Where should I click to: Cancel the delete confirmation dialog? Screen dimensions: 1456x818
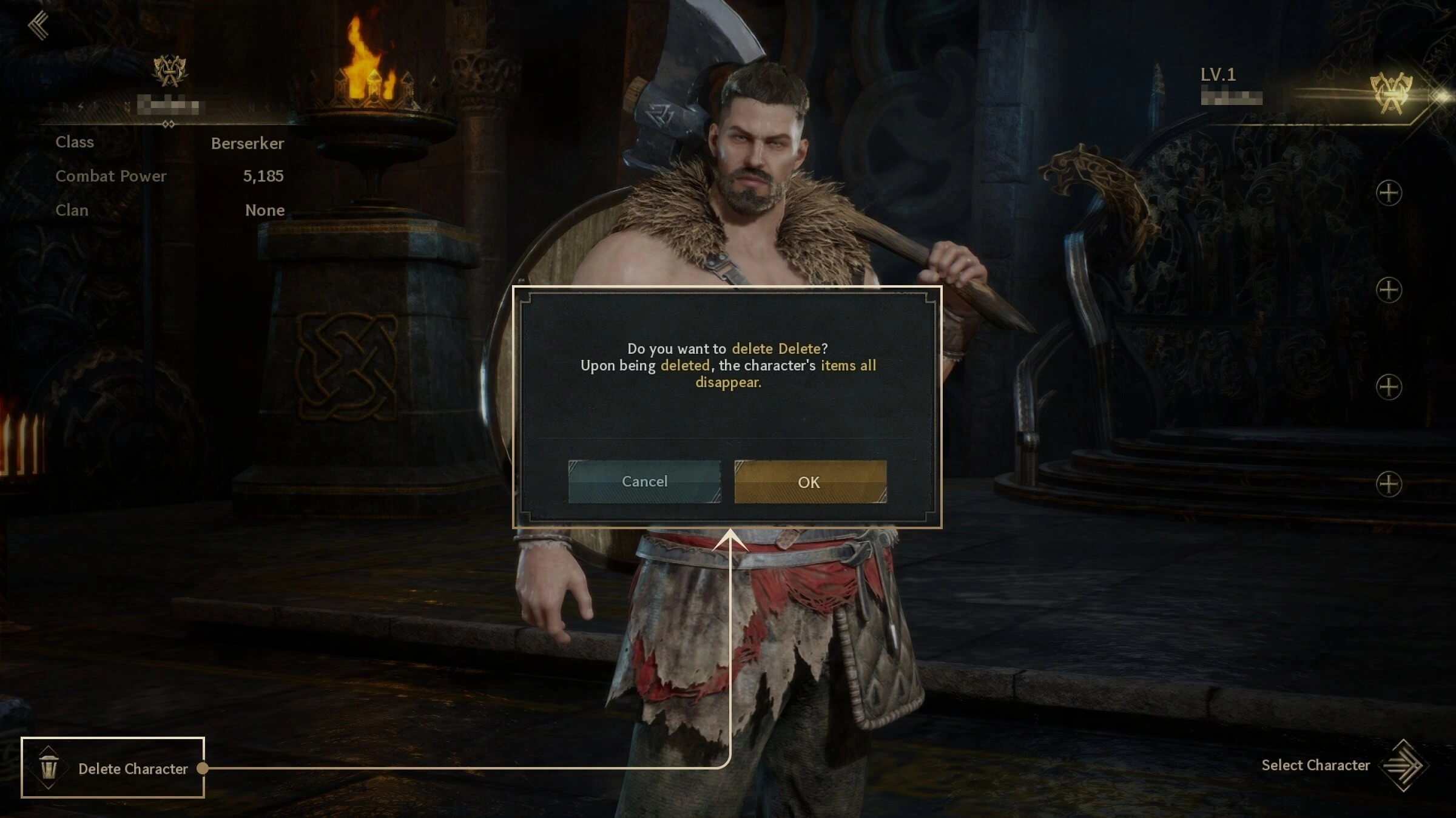644,481
